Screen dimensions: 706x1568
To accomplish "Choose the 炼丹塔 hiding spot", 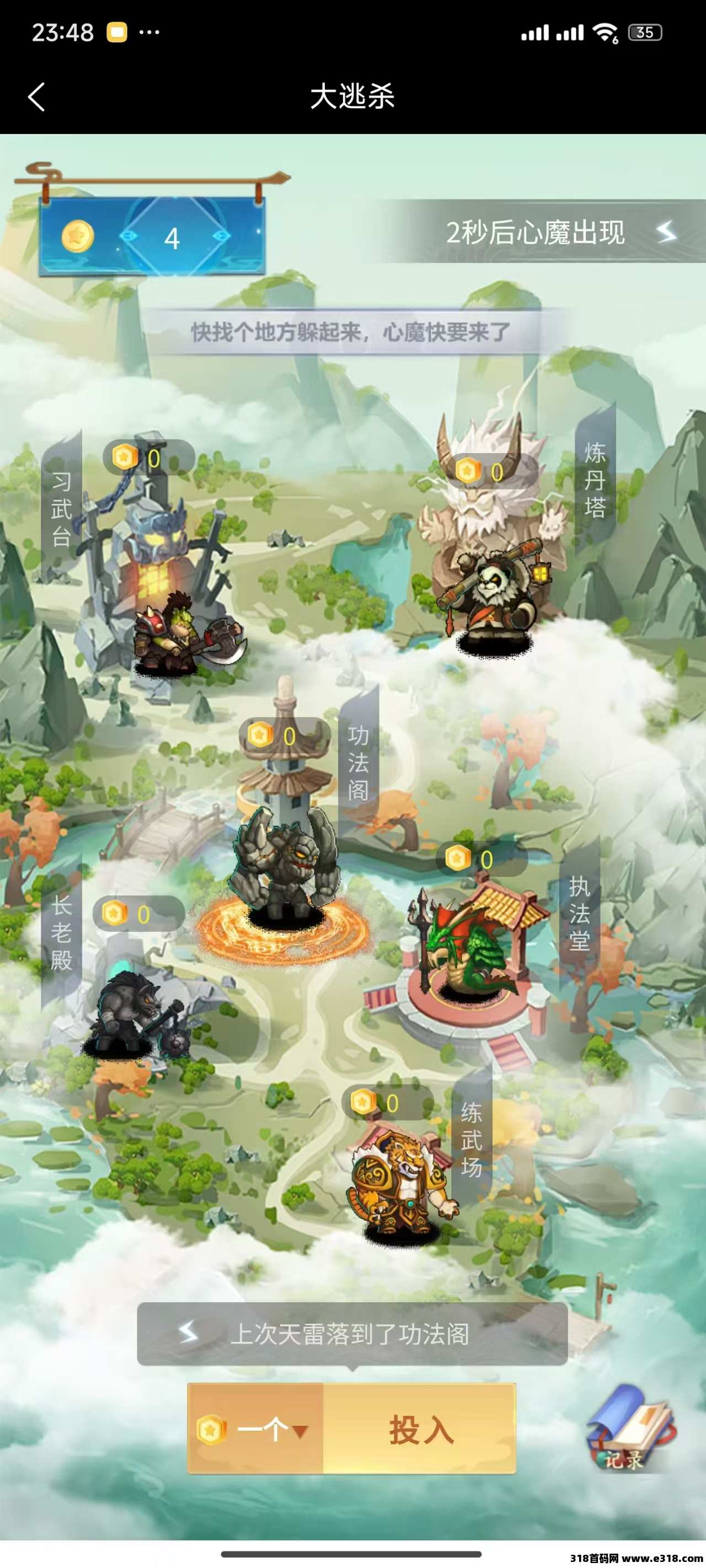I will point(494,548).
